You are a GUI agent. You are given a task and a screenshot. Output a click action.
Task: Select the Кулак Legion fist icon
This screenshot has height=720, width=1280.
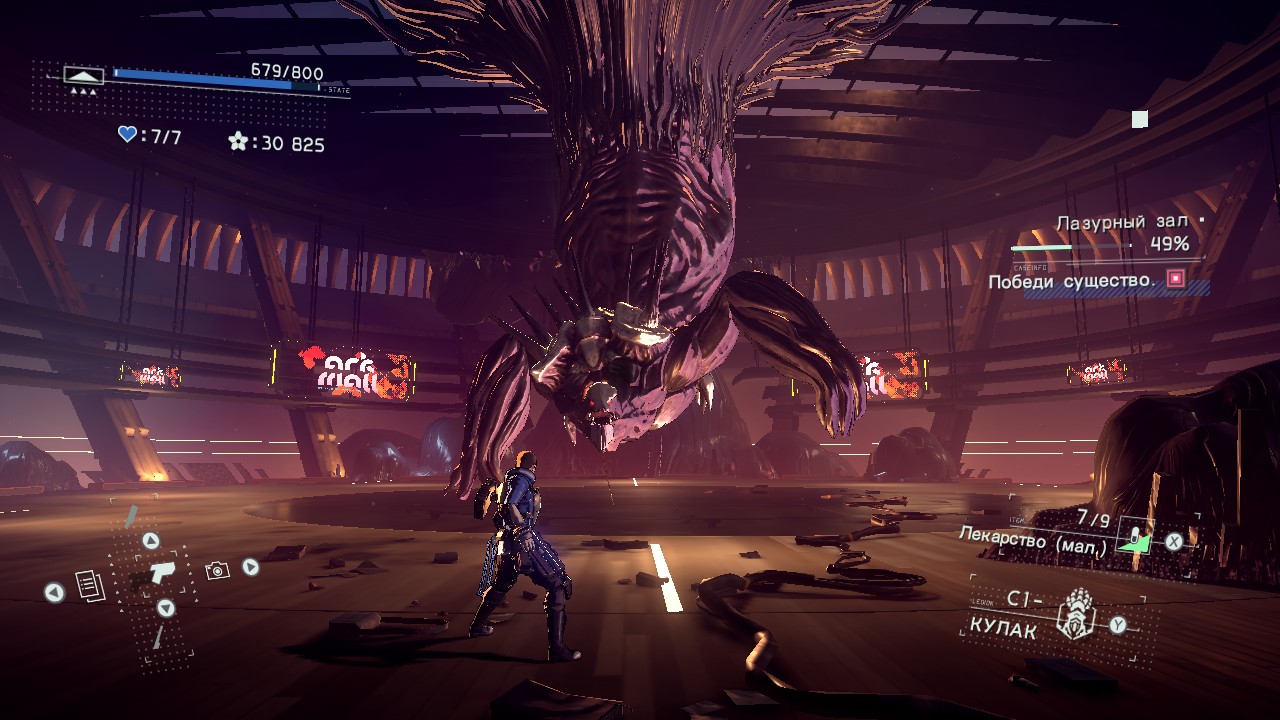click(x=1077, y=613)
